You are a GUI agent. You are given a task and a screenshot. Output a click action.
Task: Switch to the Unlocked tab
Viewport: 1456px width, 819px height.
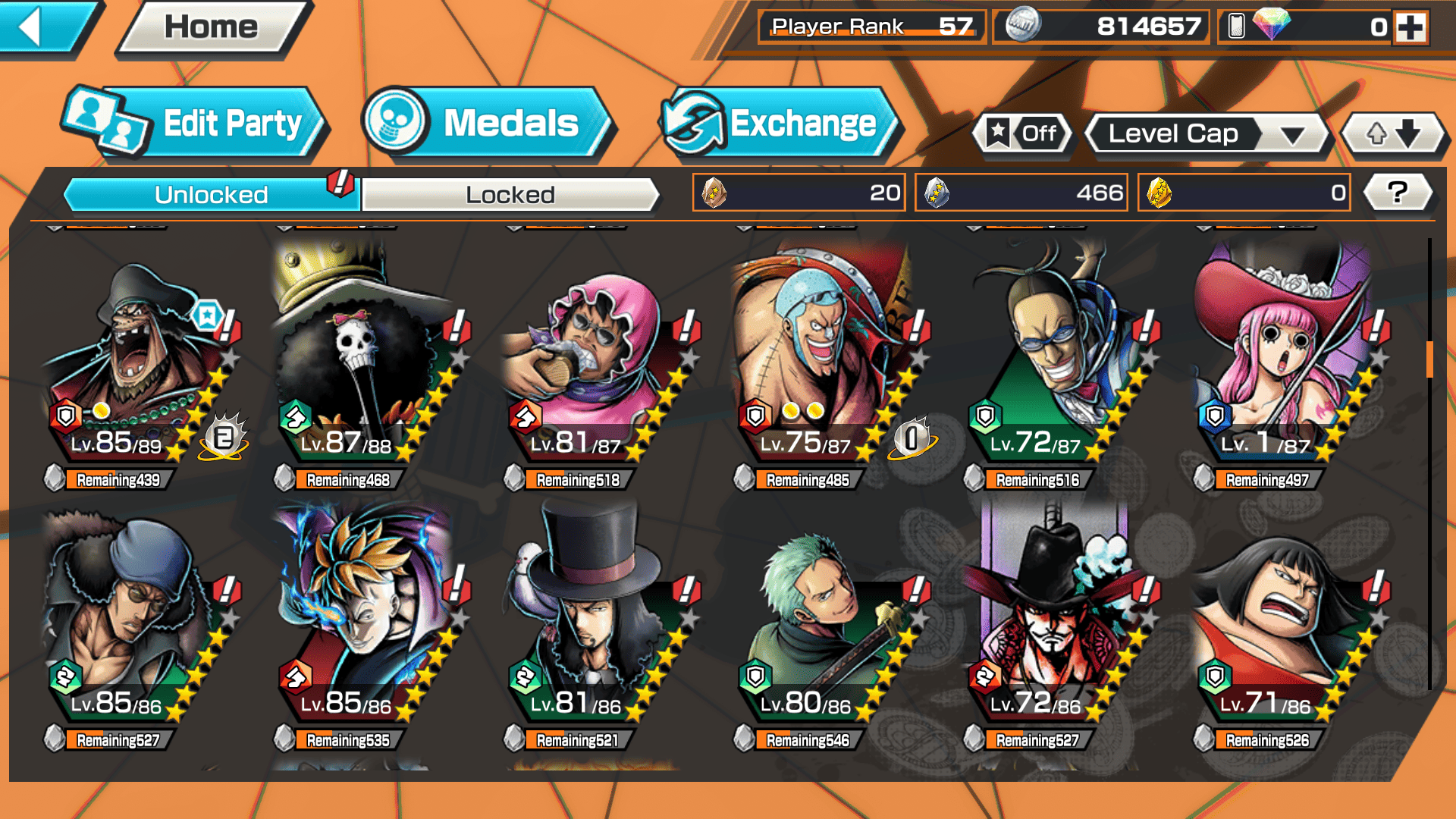pos(211,195)
